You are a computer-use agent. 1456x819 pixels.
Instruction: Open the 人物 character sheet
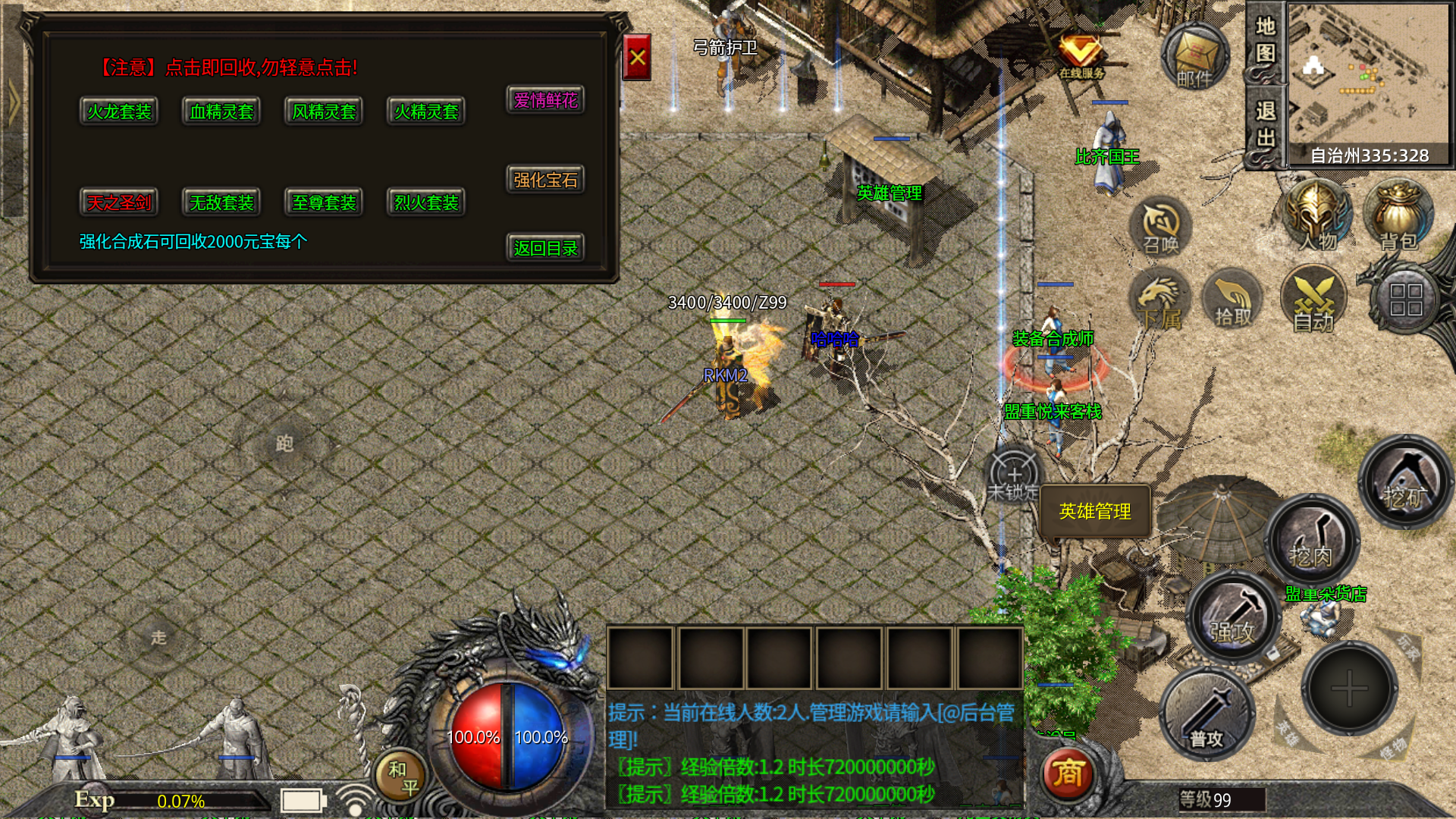point(1317,218)
